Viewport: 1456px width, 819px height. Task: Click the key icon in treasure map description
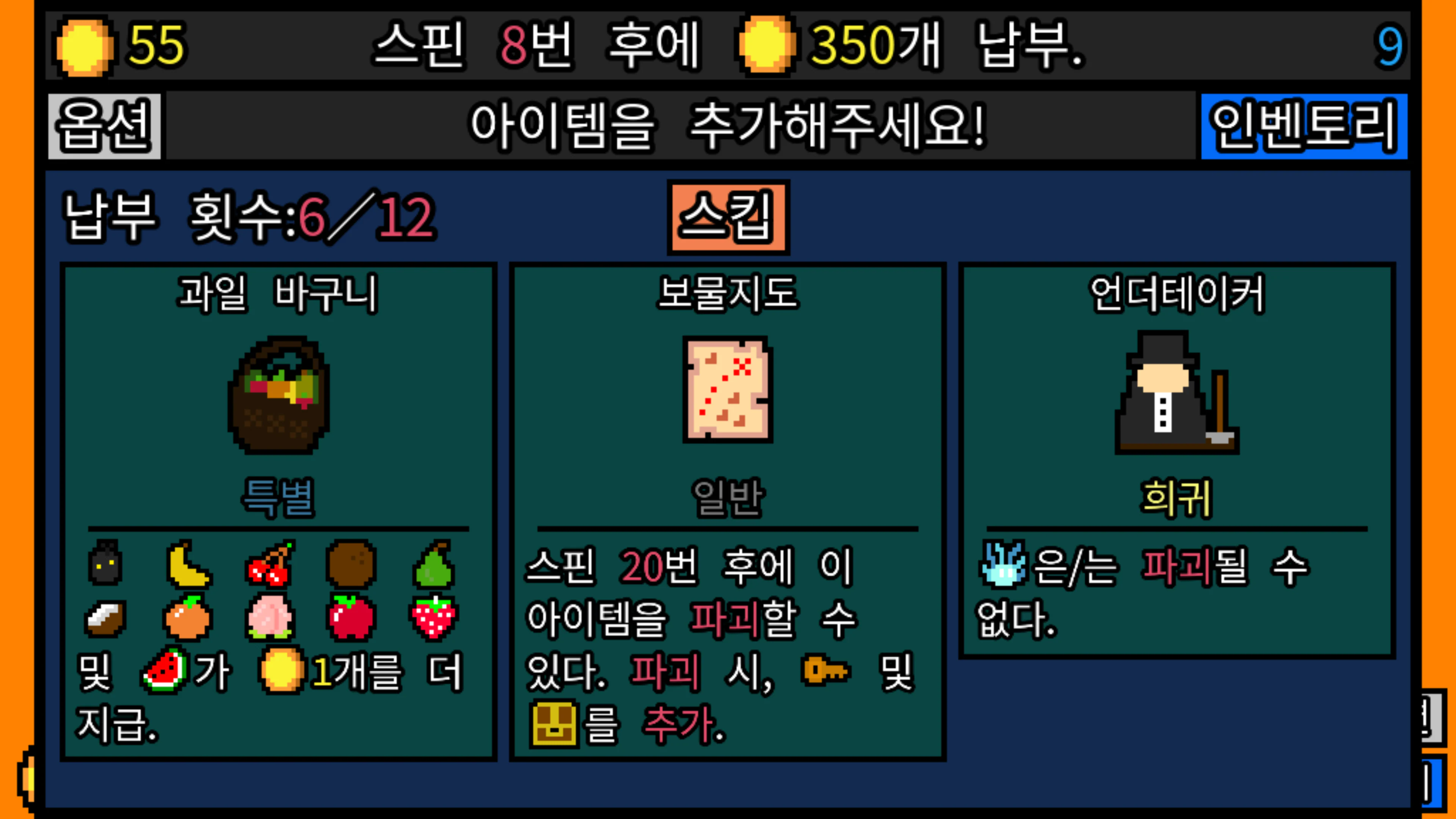pos(826,673)
